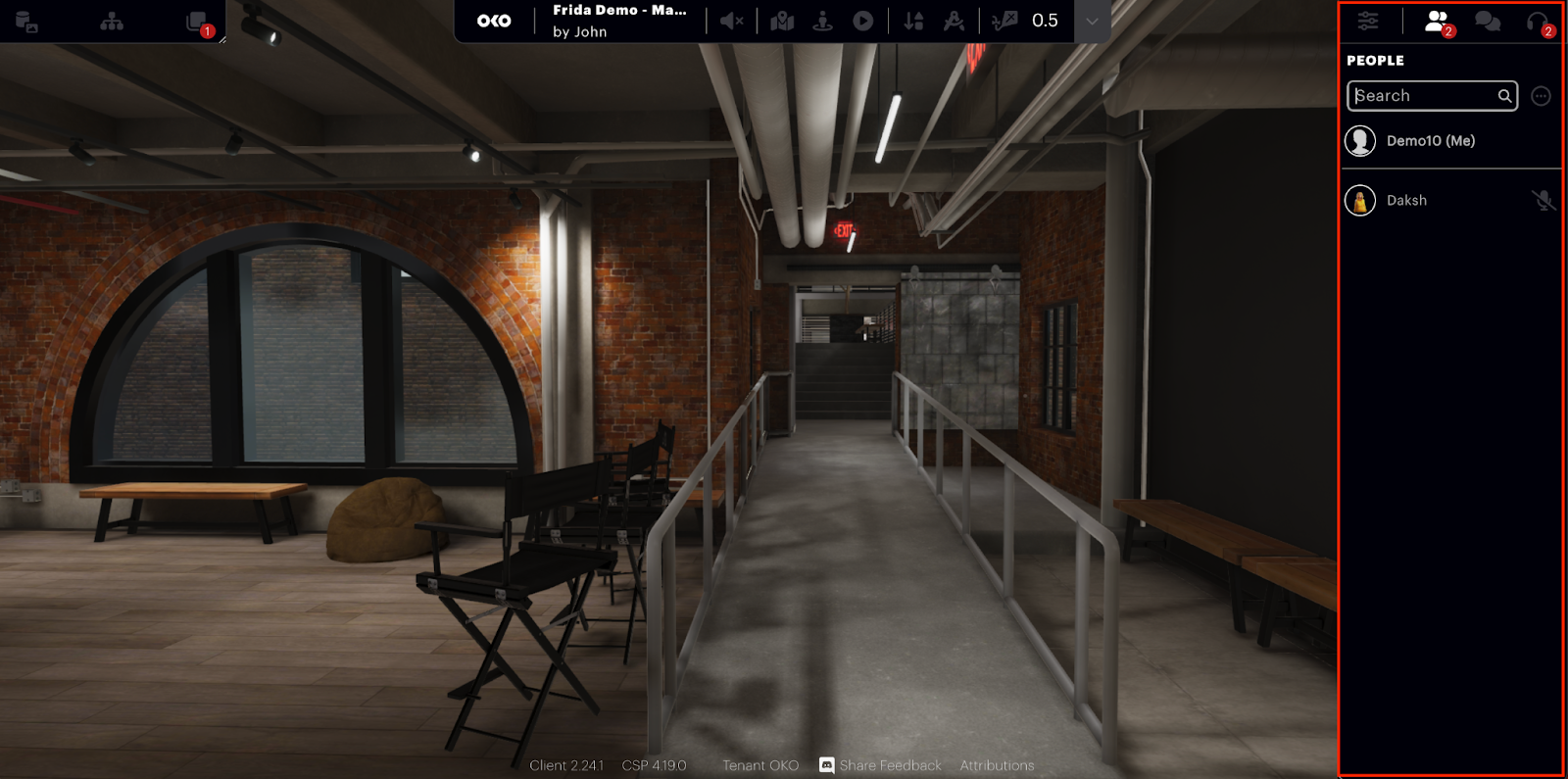Open the three-dot options next to Search
Viewport: 1568px width, 779px height.
1541,96
